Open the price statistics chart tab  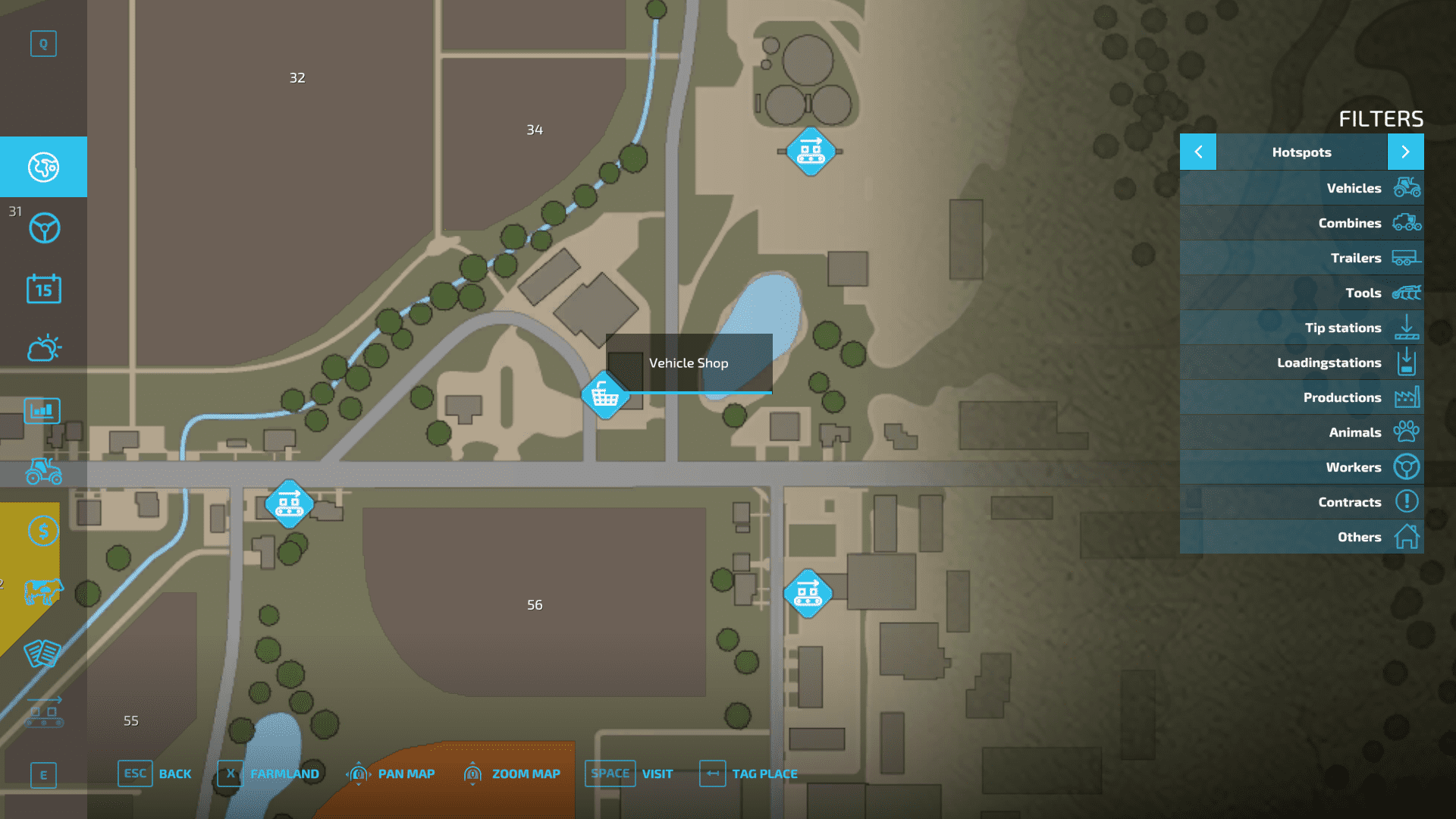pyautogui.click(x=43, y=410)
